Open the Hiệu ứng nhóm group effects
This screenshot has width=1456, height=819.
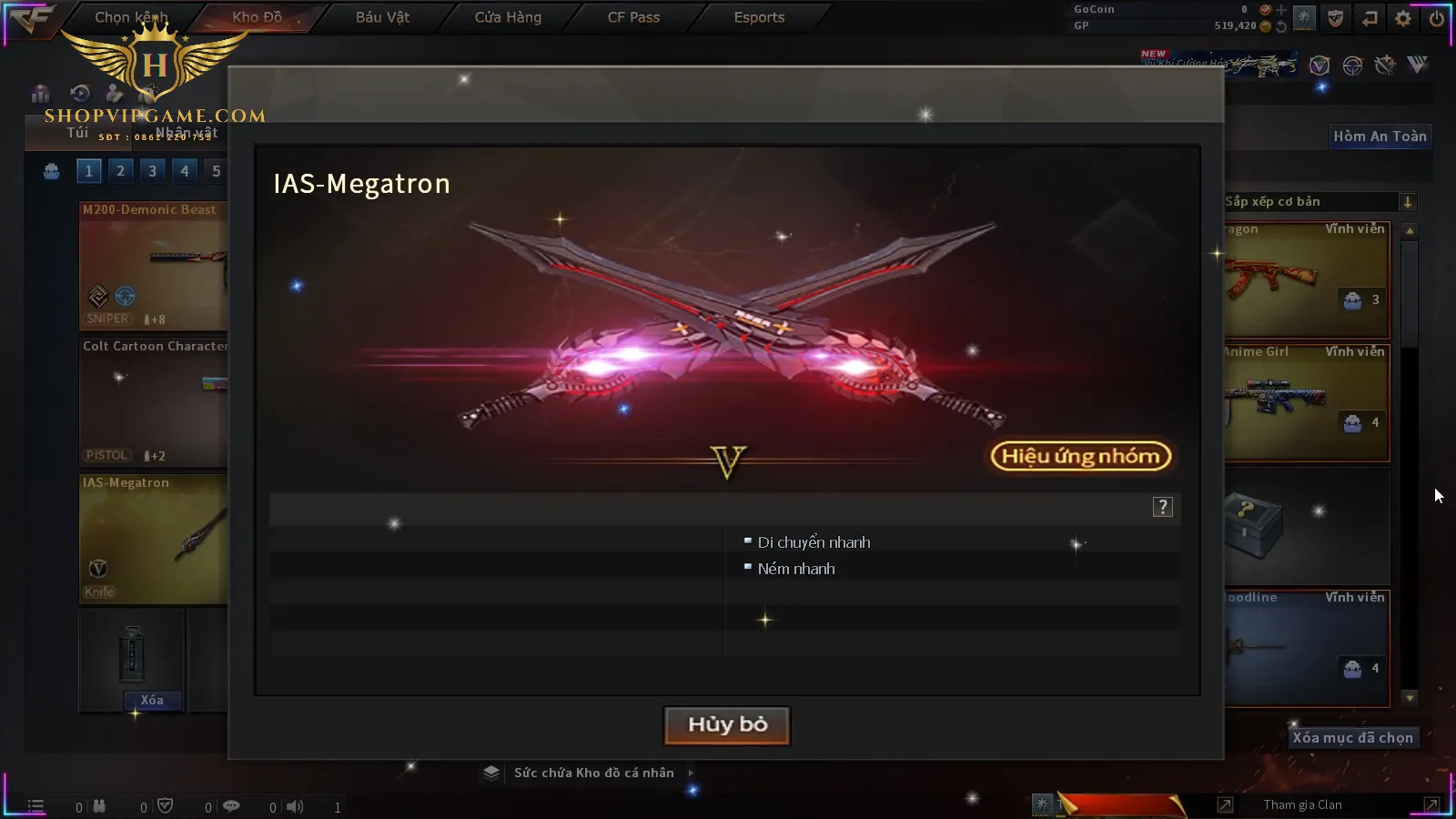tap(1080, 456)
